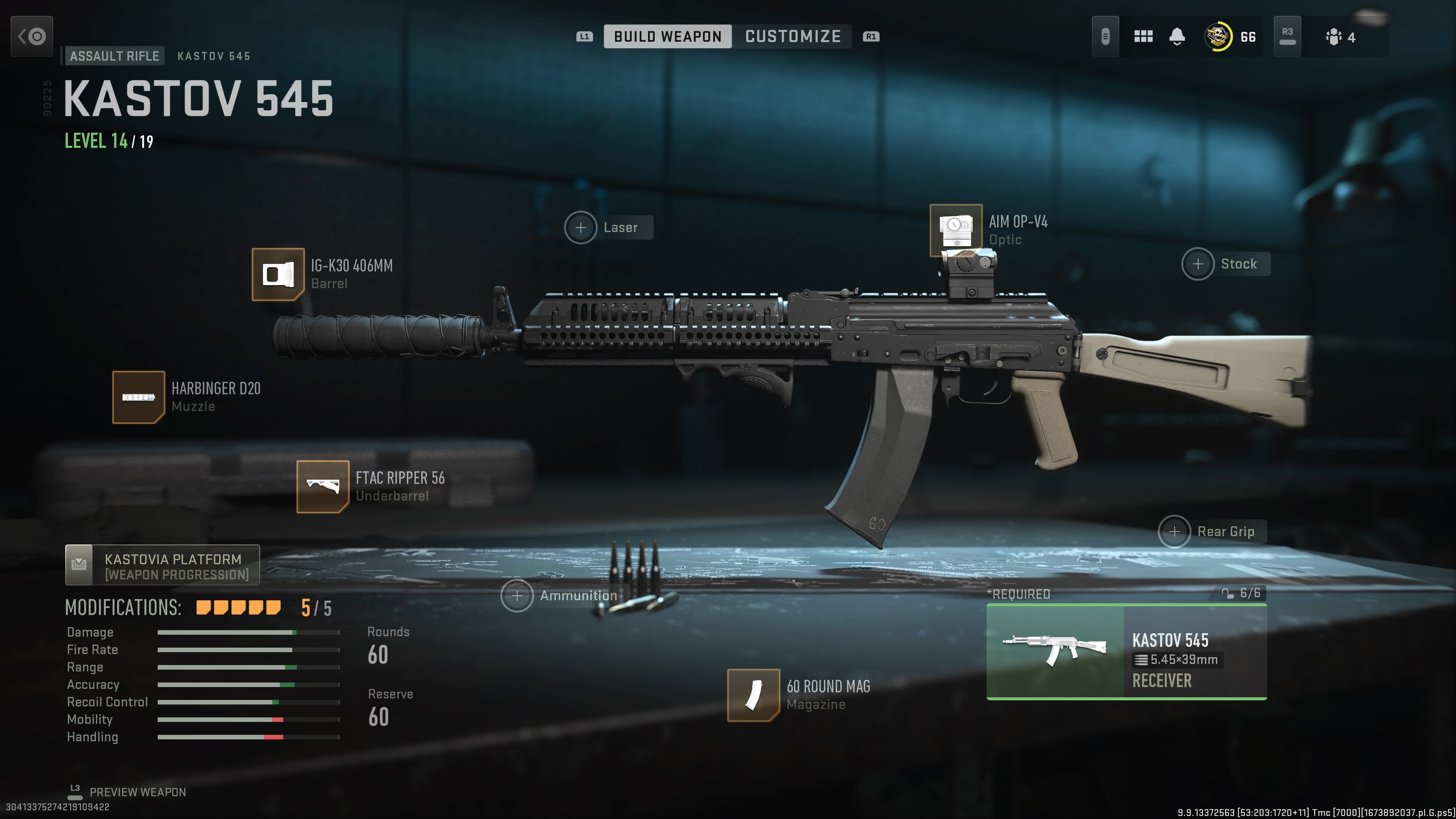This screenshot has height=819, width=1456.
Task: Add a Laser attachment
Action: click(x=581, y=228)
